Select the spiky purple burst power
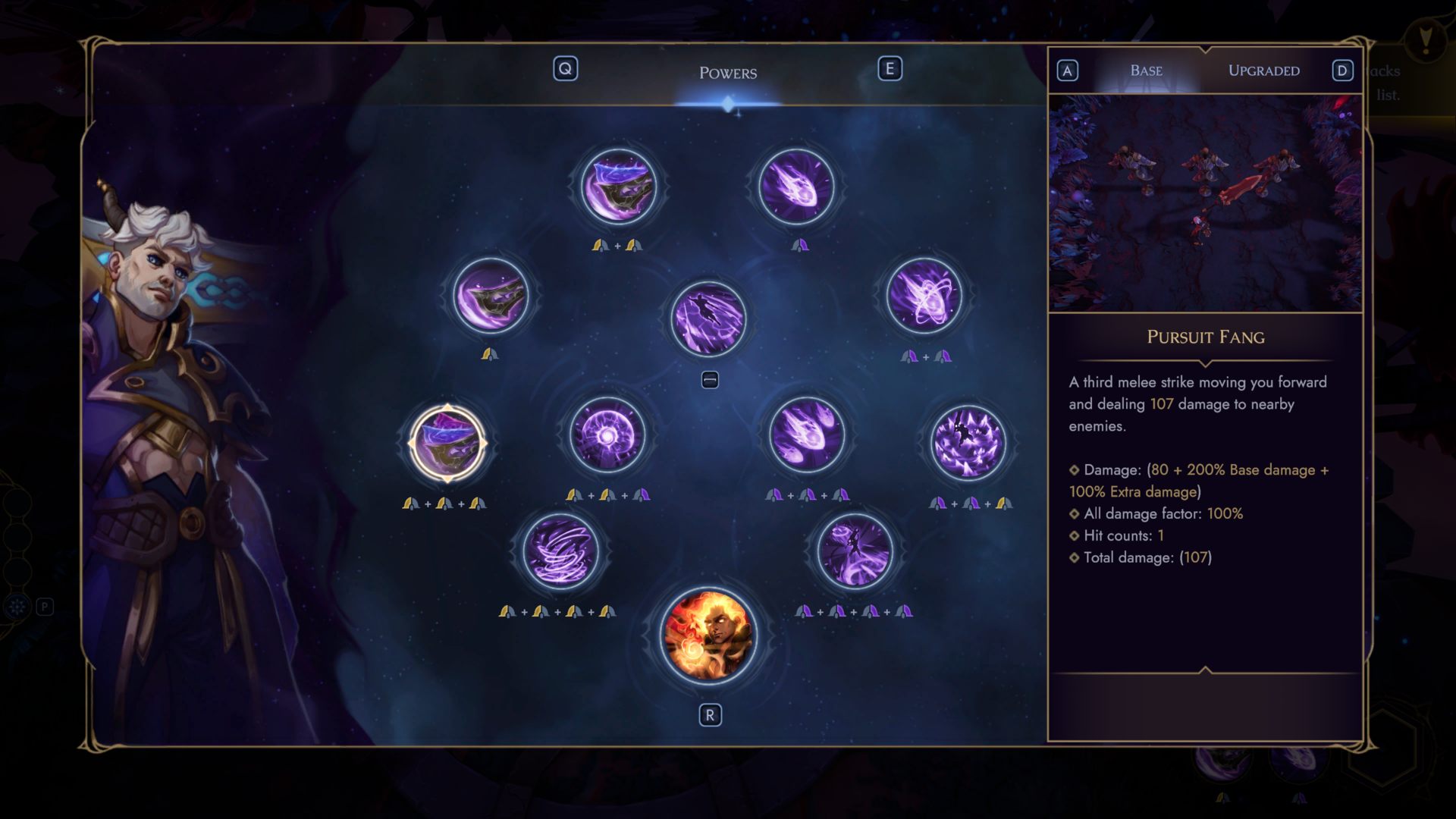The image size is (1456, 819). (968, 443)
